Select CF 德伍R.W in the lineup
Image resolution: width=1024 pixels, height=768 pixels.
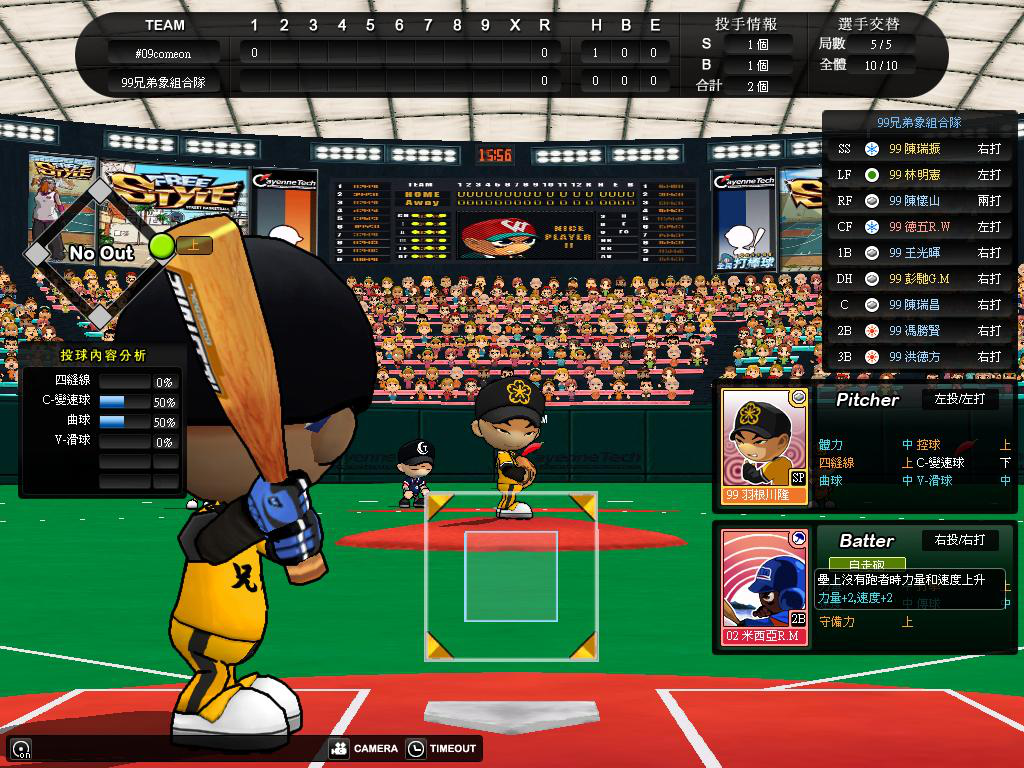pyautogui.click(x=919, y=227)
